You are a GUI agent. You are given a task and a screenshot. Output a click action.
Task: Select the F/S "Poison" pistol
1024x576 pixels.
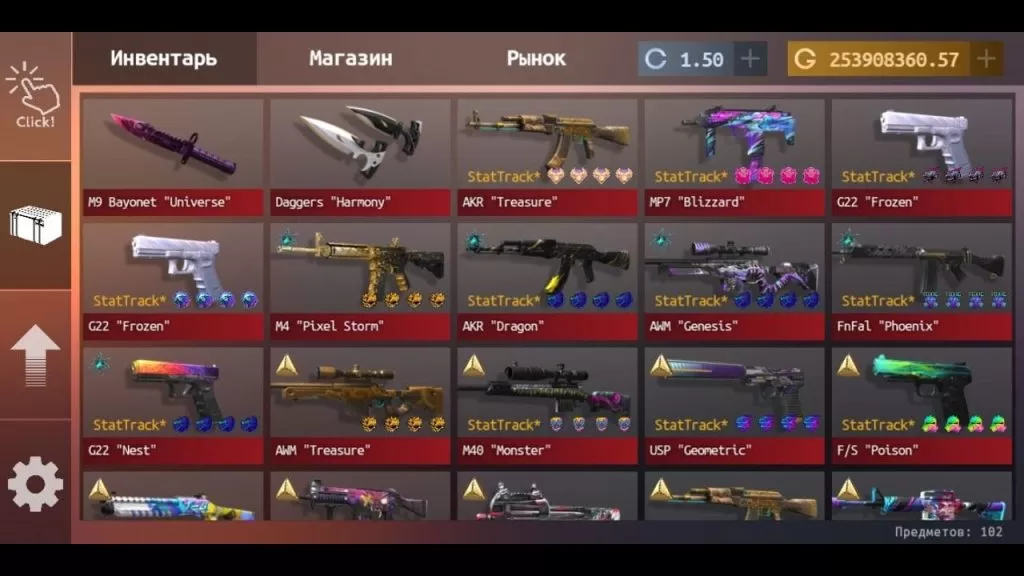click(921, 405)
